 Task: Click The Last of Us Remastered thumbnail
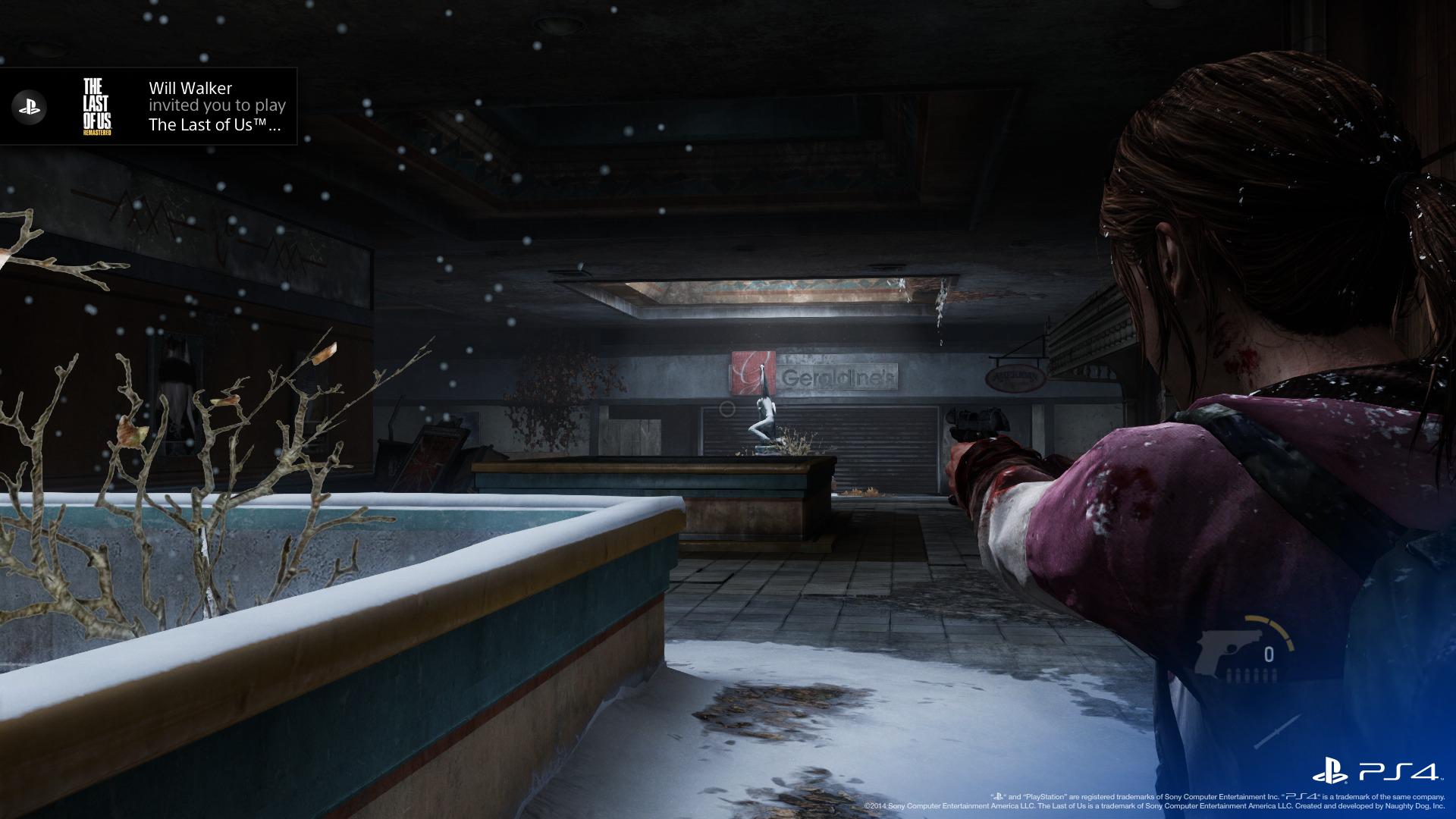pos(98,106)
